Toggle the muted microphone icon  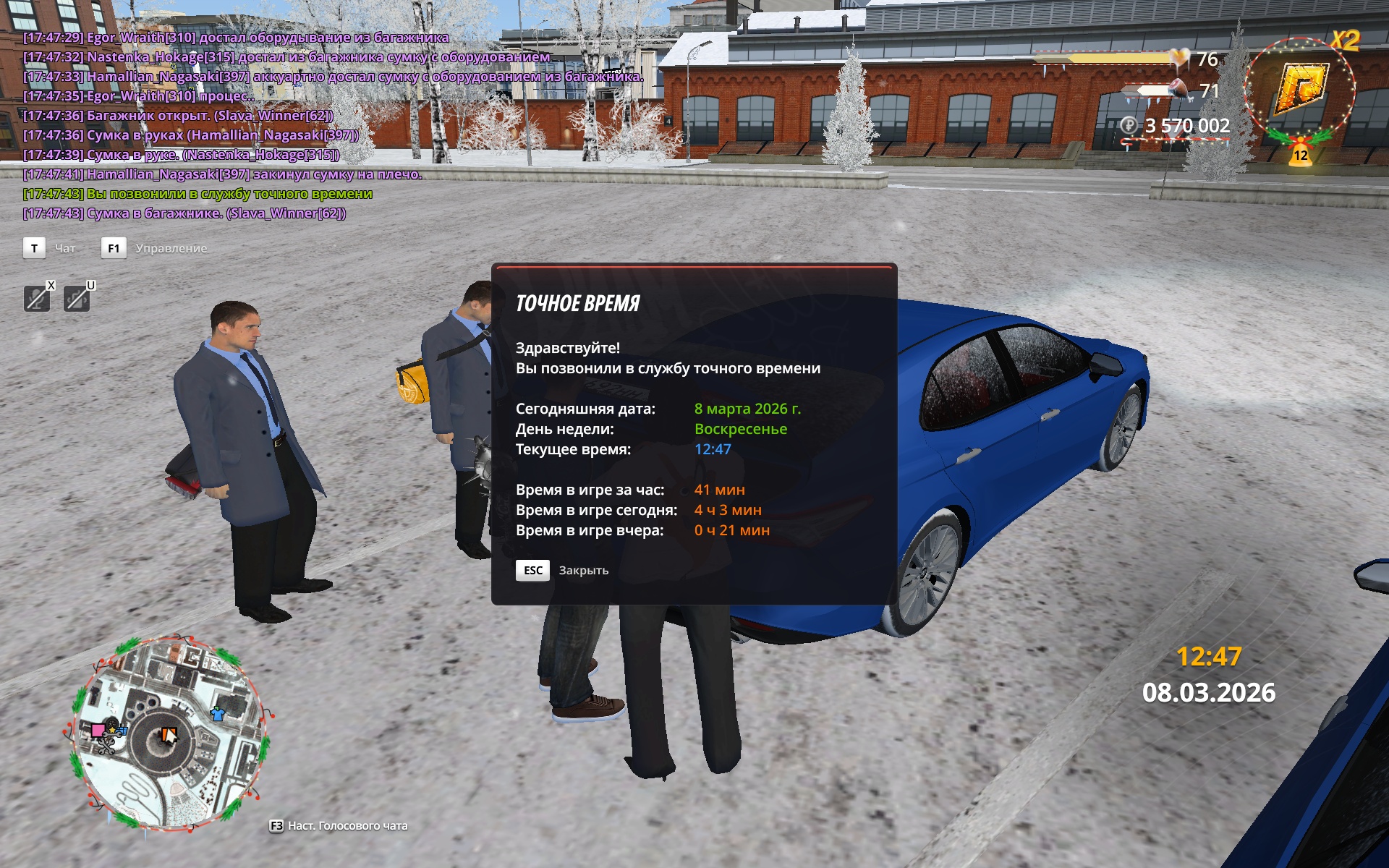[x=37, y=298]
